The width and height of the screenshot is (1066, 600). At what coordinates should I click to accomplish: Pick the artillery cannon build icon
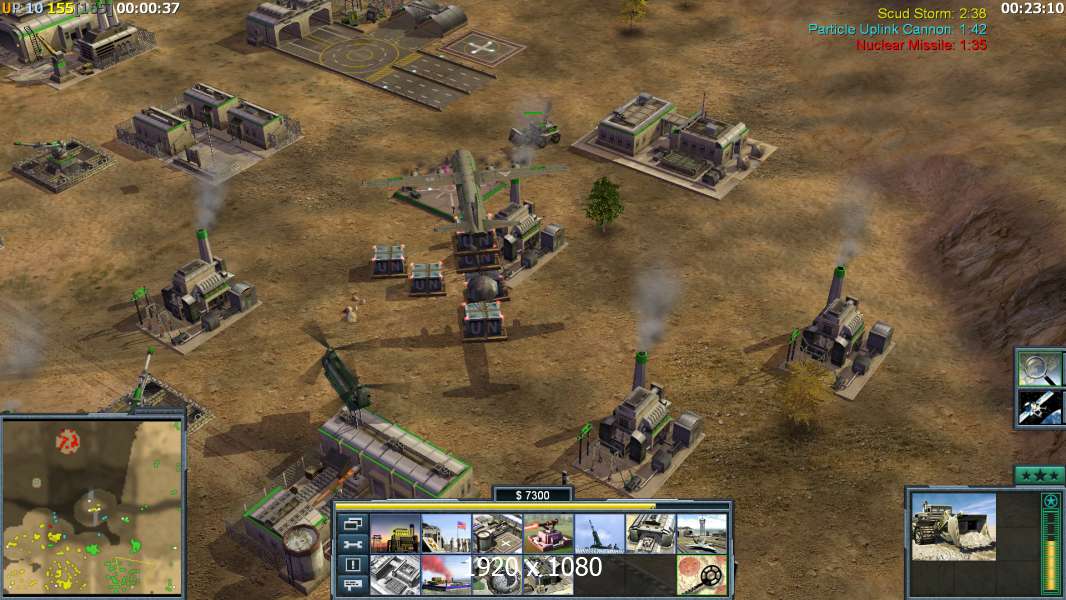click(x=599, y=534)
